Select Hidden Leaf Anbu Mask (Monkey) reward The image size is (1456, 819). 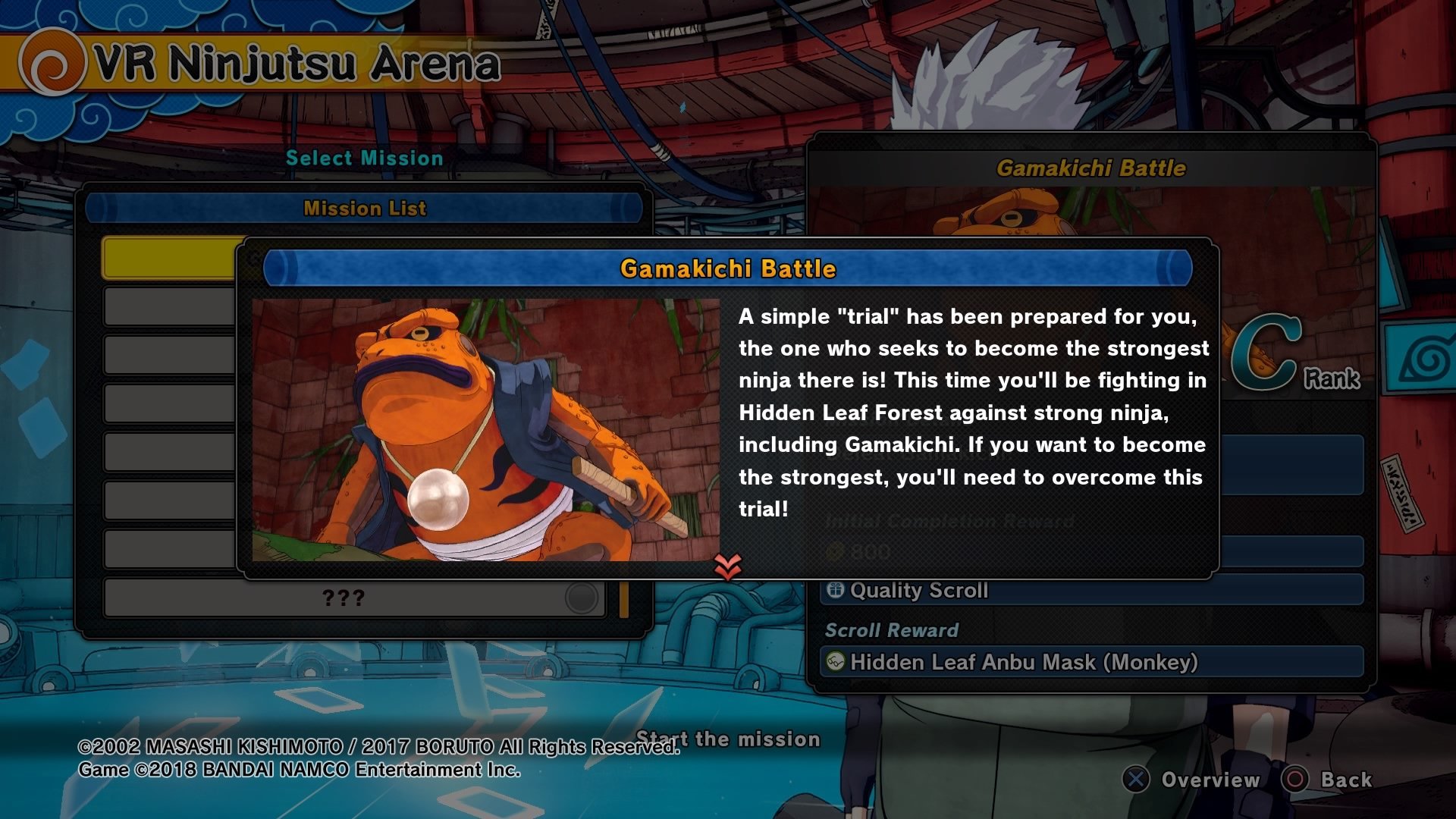[1090, 662]
